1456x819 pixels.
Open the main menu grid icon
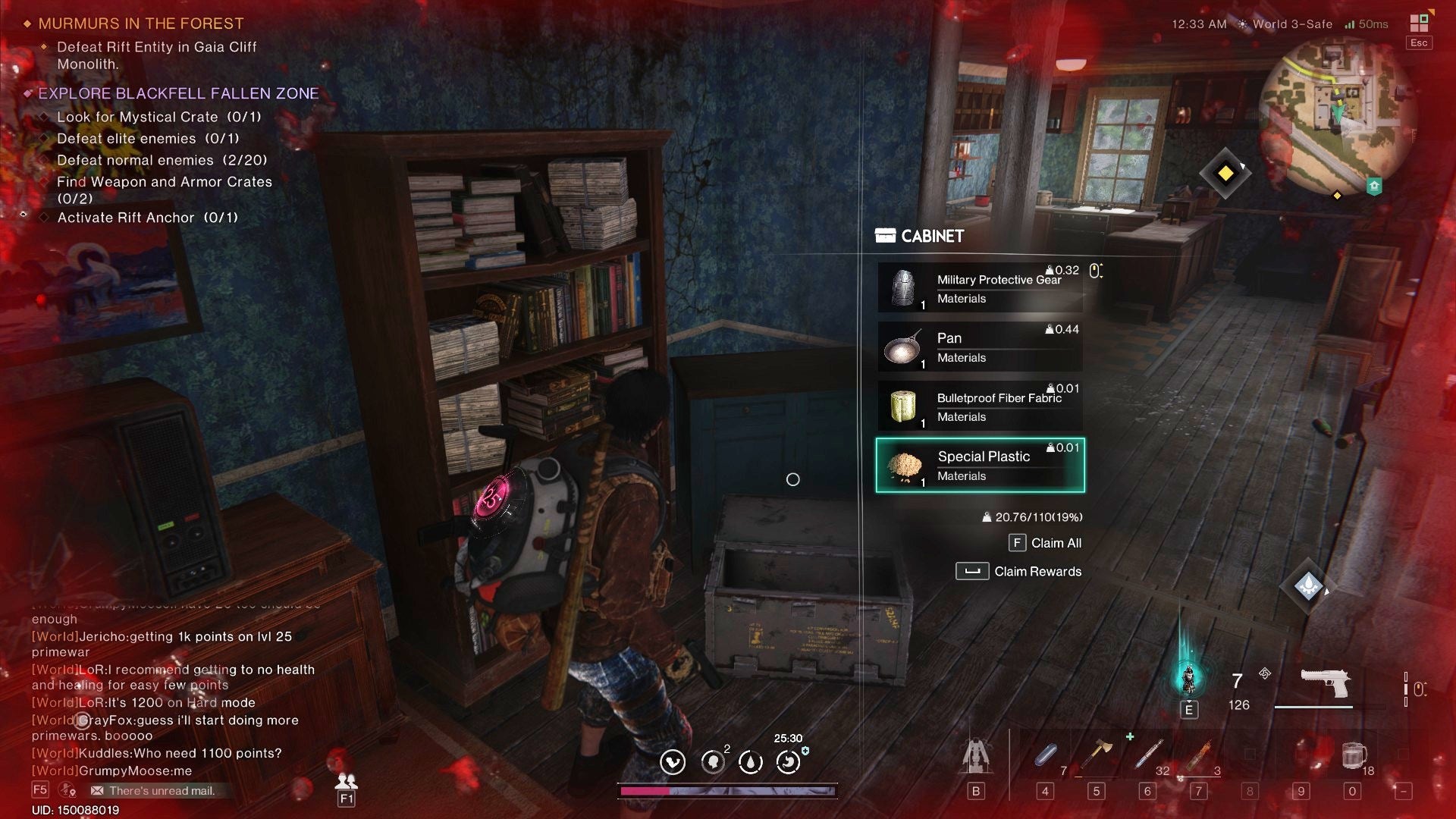coord(1419,24)
